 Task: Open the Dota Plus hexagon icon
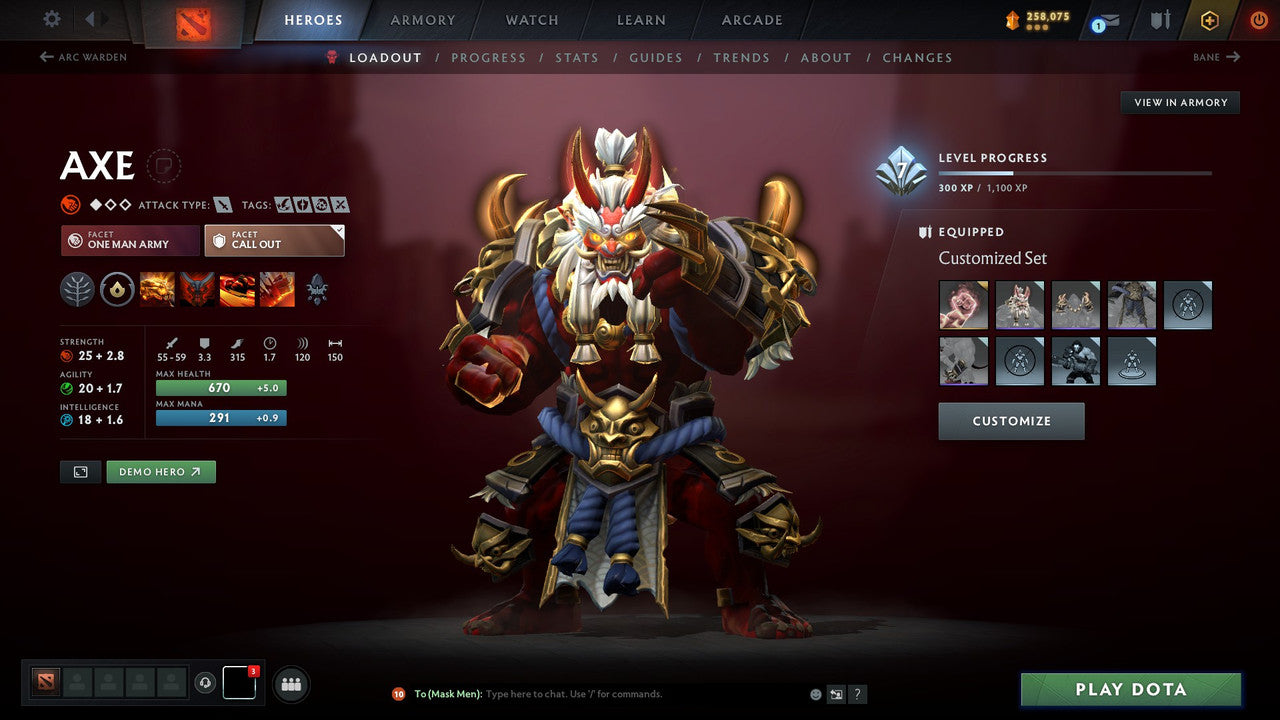coord(1210,20)
